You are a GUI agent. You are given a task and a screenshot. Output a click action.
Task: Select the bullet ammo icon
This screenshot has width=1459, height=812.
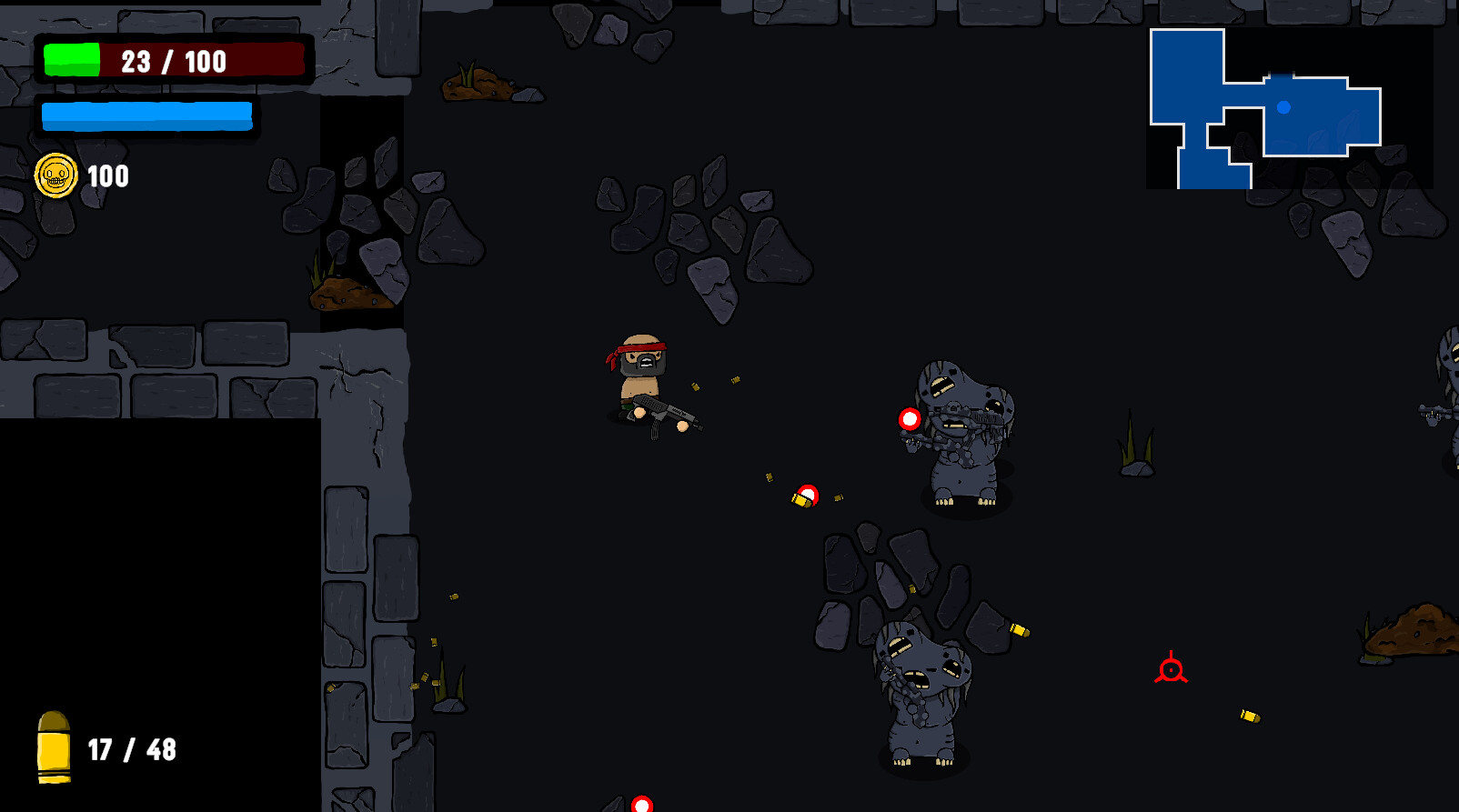point(55,747)
